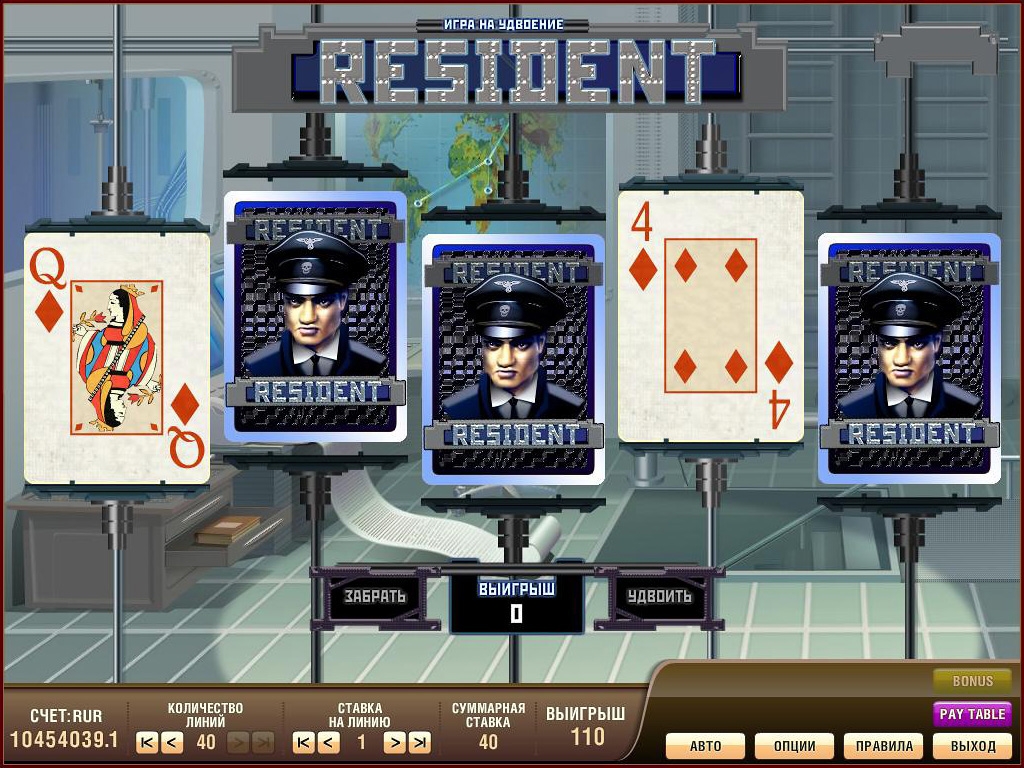Open the Pay Table
The height and width of the screenshot is (768, 1024).
point(972,714)
